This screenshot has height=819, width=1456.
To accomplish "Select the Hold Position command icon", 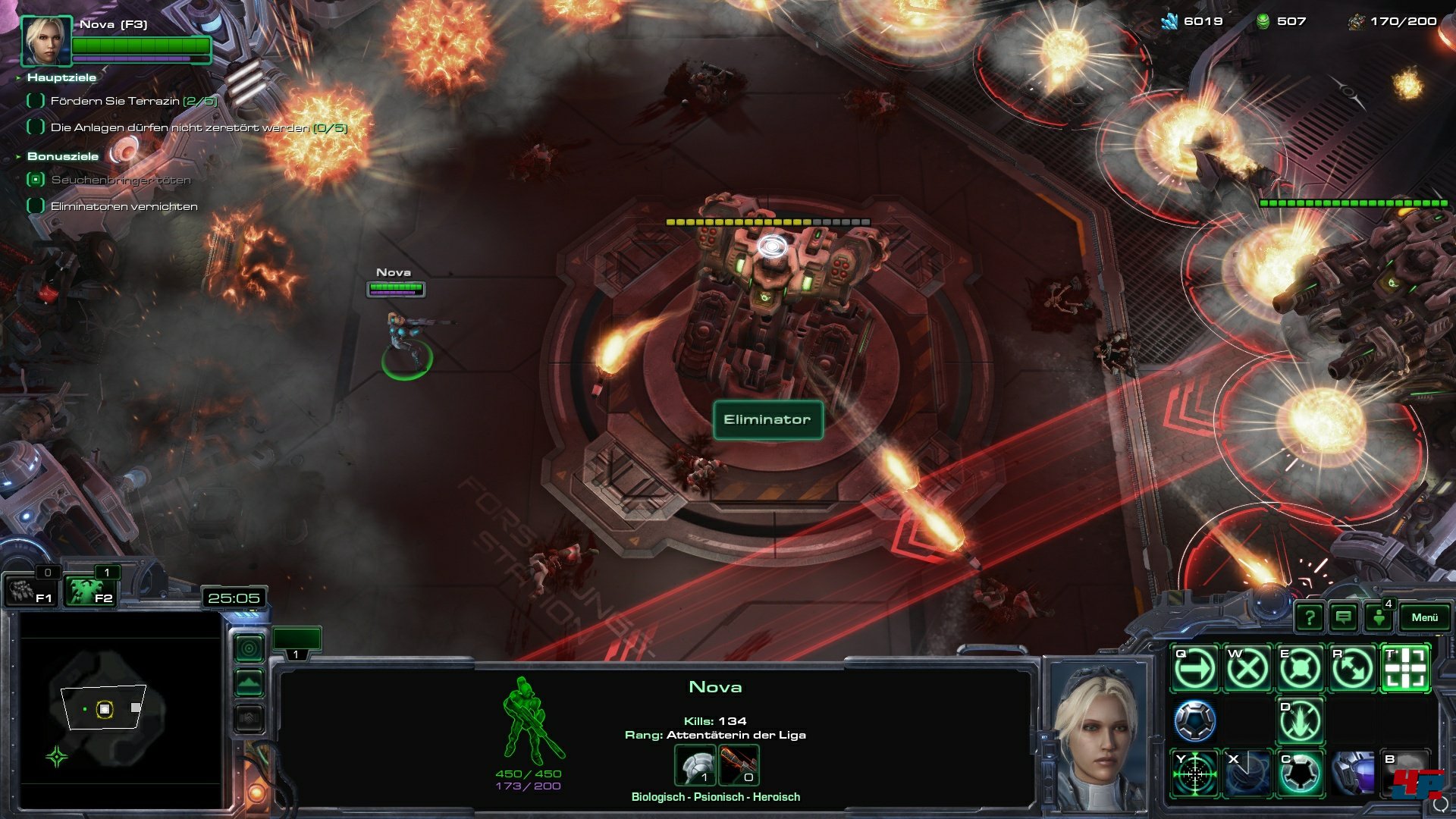I will pos(1300,669).
